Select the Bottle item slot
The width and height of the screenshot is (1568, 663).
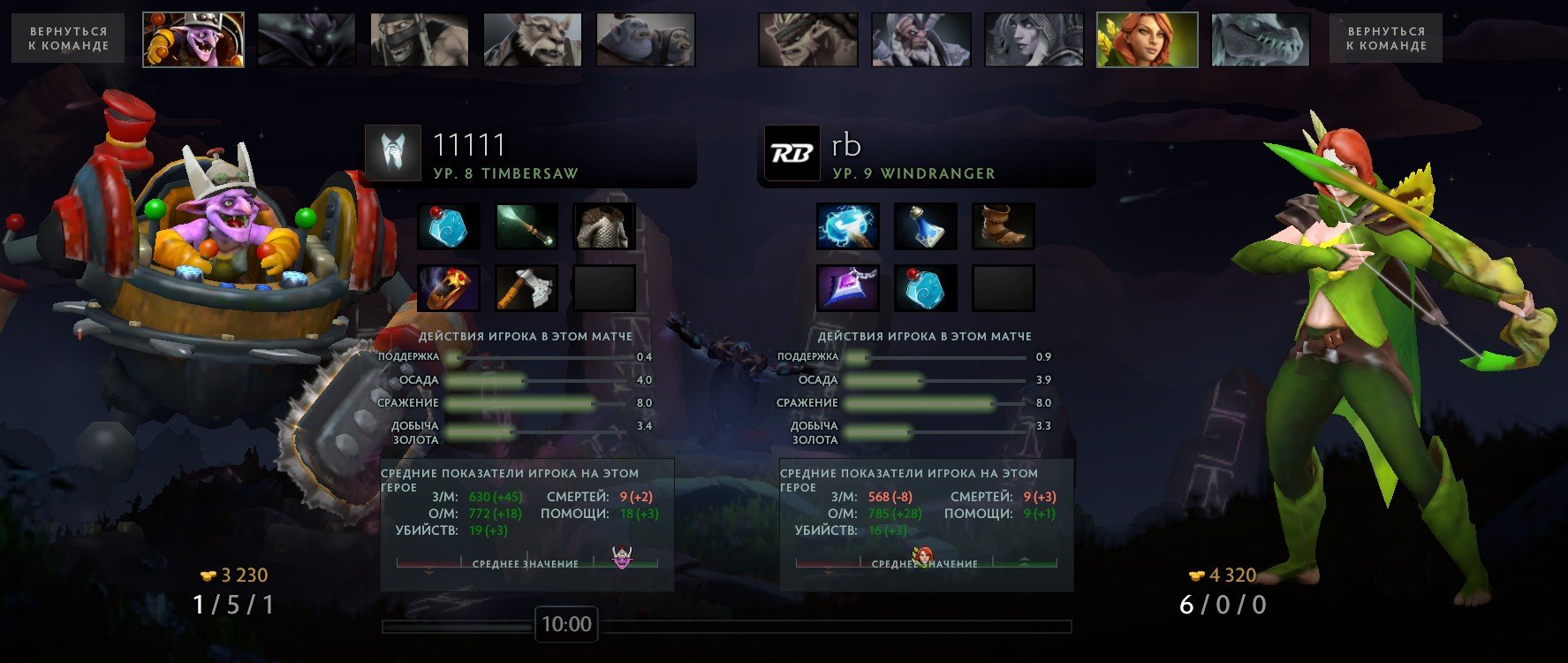[x=926, y=226]
